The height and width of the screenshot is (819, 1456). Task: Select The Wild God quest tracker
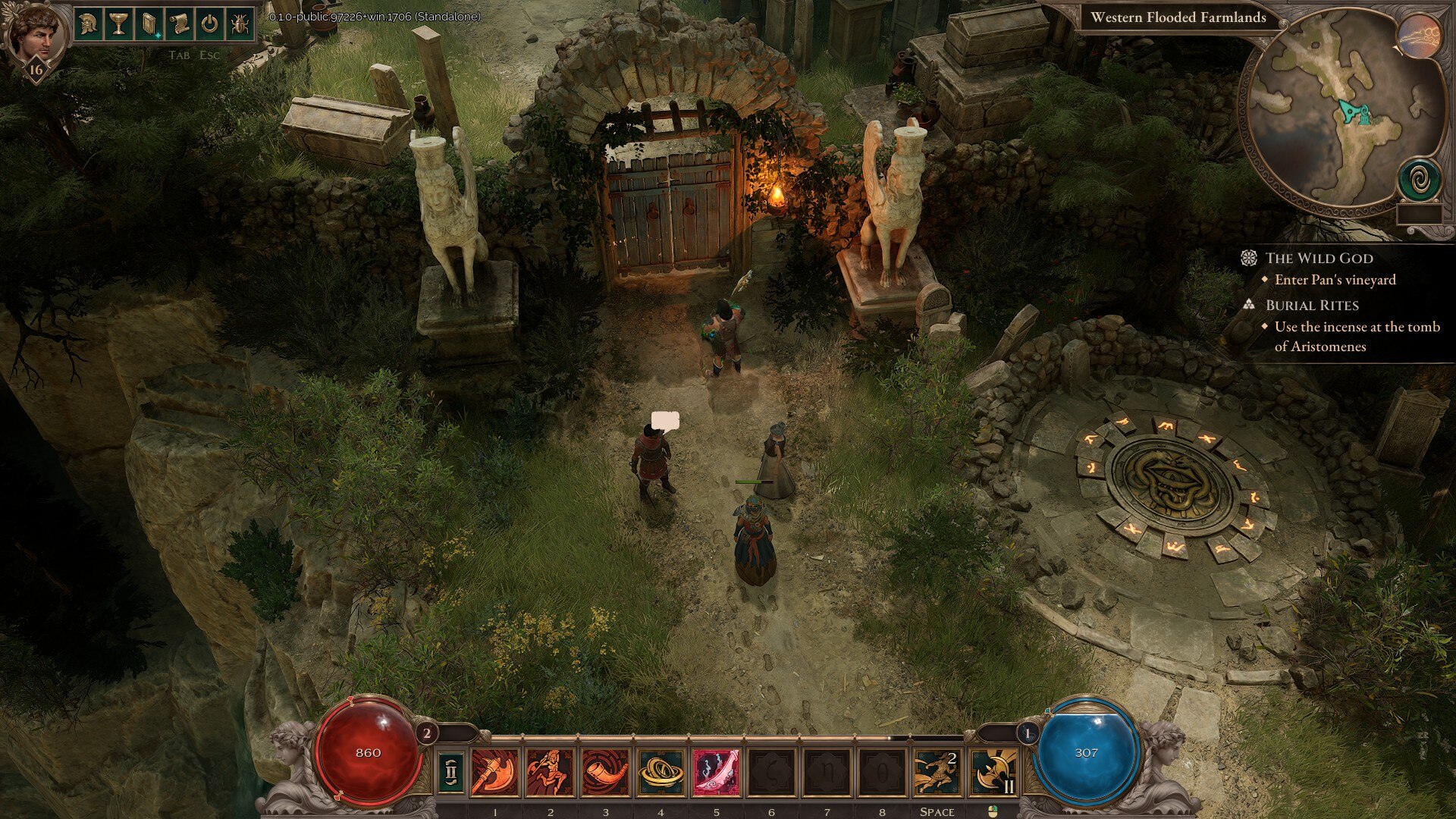(1319, 258)
